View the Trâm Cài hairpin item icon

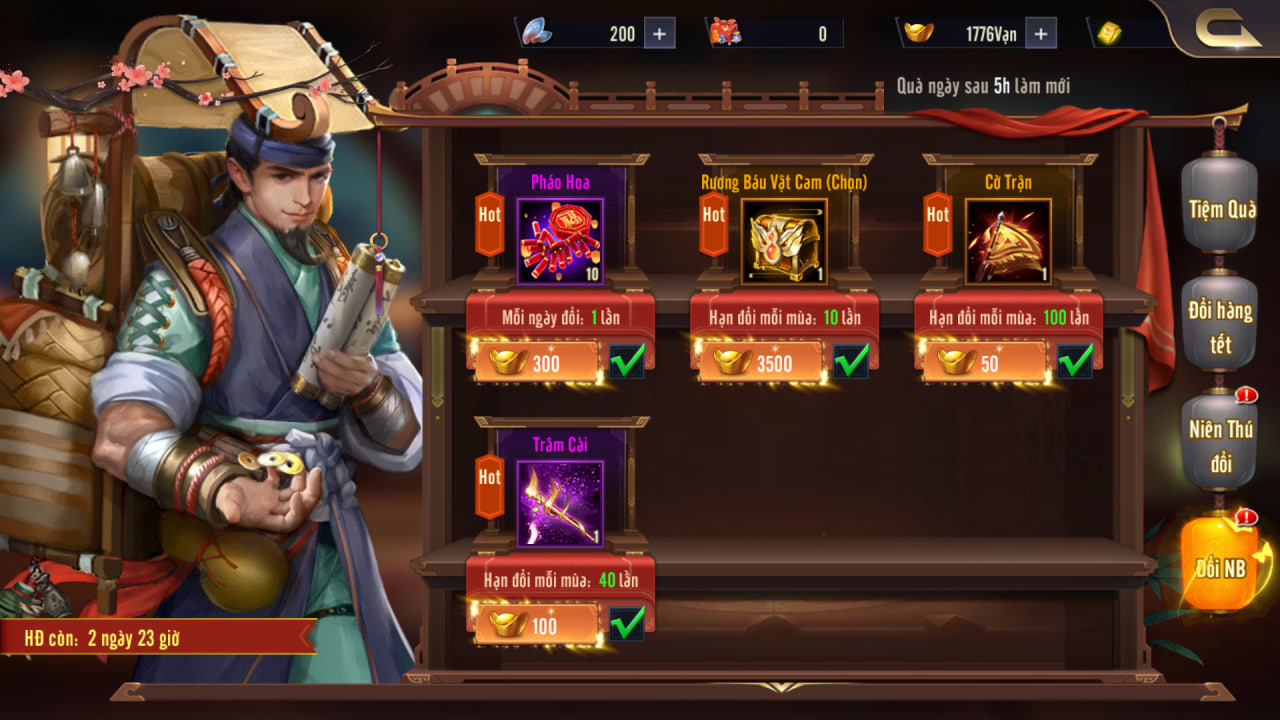[560, 504]
